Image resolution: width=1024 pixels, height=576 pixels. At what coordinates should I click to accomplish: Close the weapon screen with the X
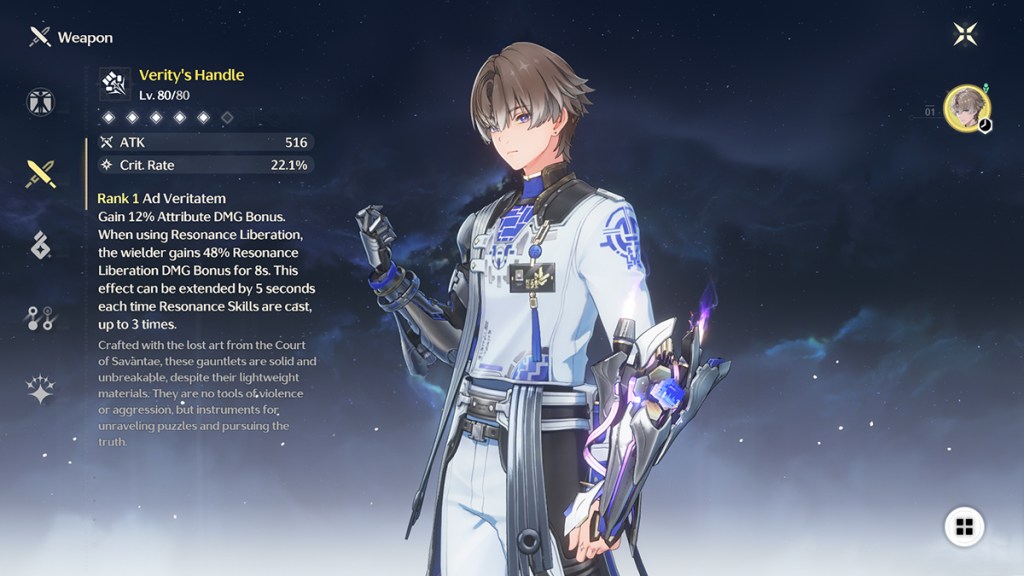point(965,35)
